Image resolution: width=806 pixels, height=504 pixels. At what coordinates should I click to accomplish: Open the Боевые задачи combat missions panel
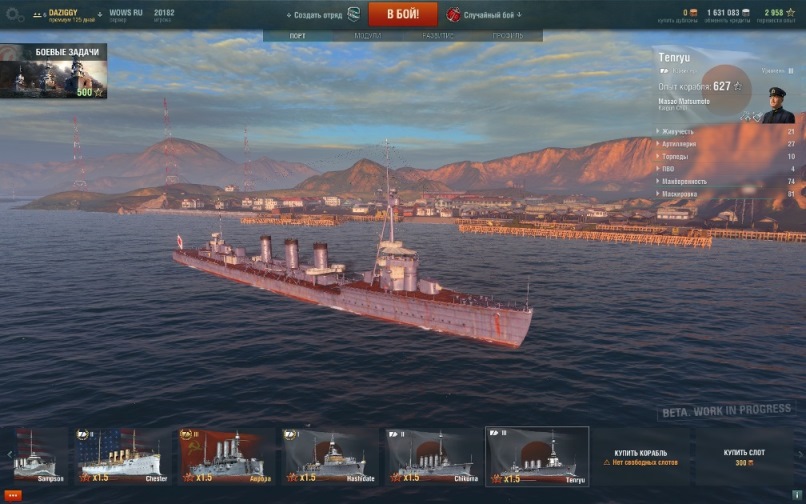coord(54,72)
